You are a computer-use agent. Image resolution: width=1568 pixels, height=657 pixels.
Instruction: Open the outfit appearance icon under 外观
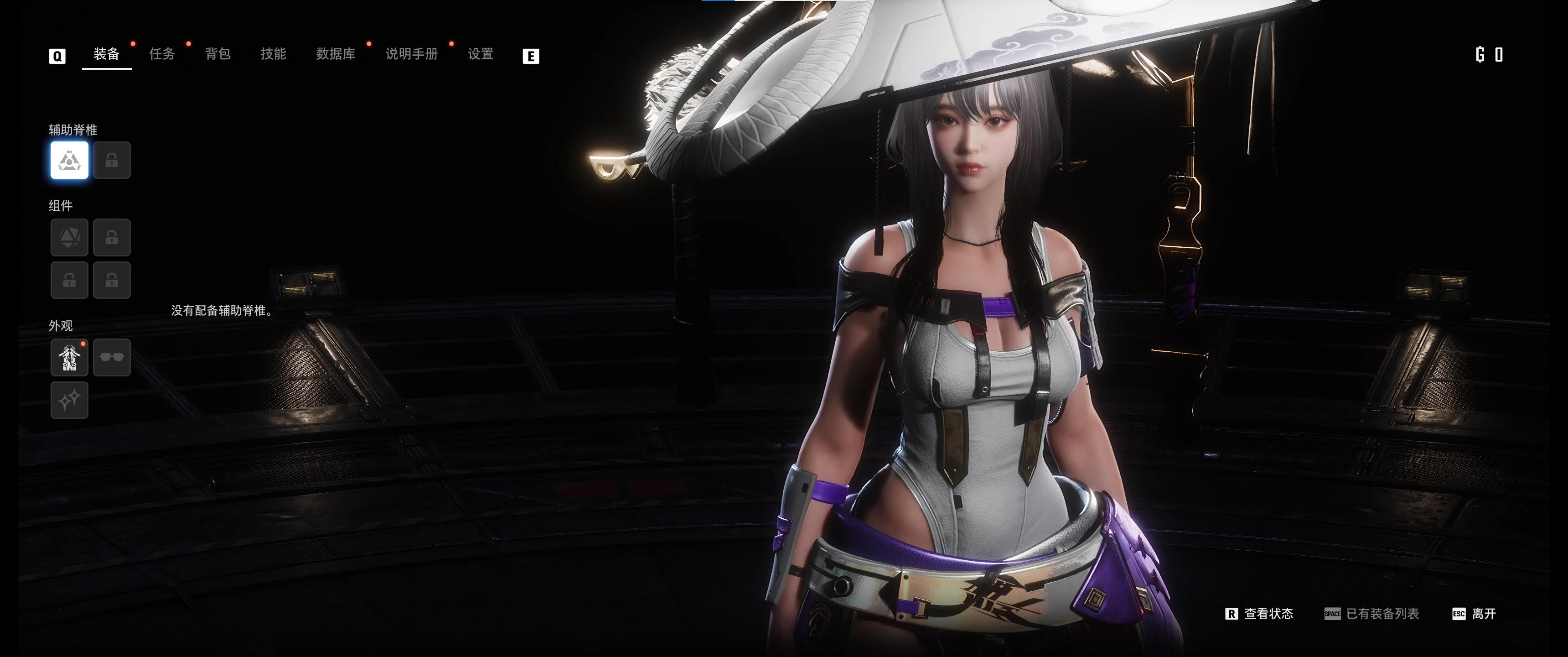pyautogui.click(x=69, y=357)
